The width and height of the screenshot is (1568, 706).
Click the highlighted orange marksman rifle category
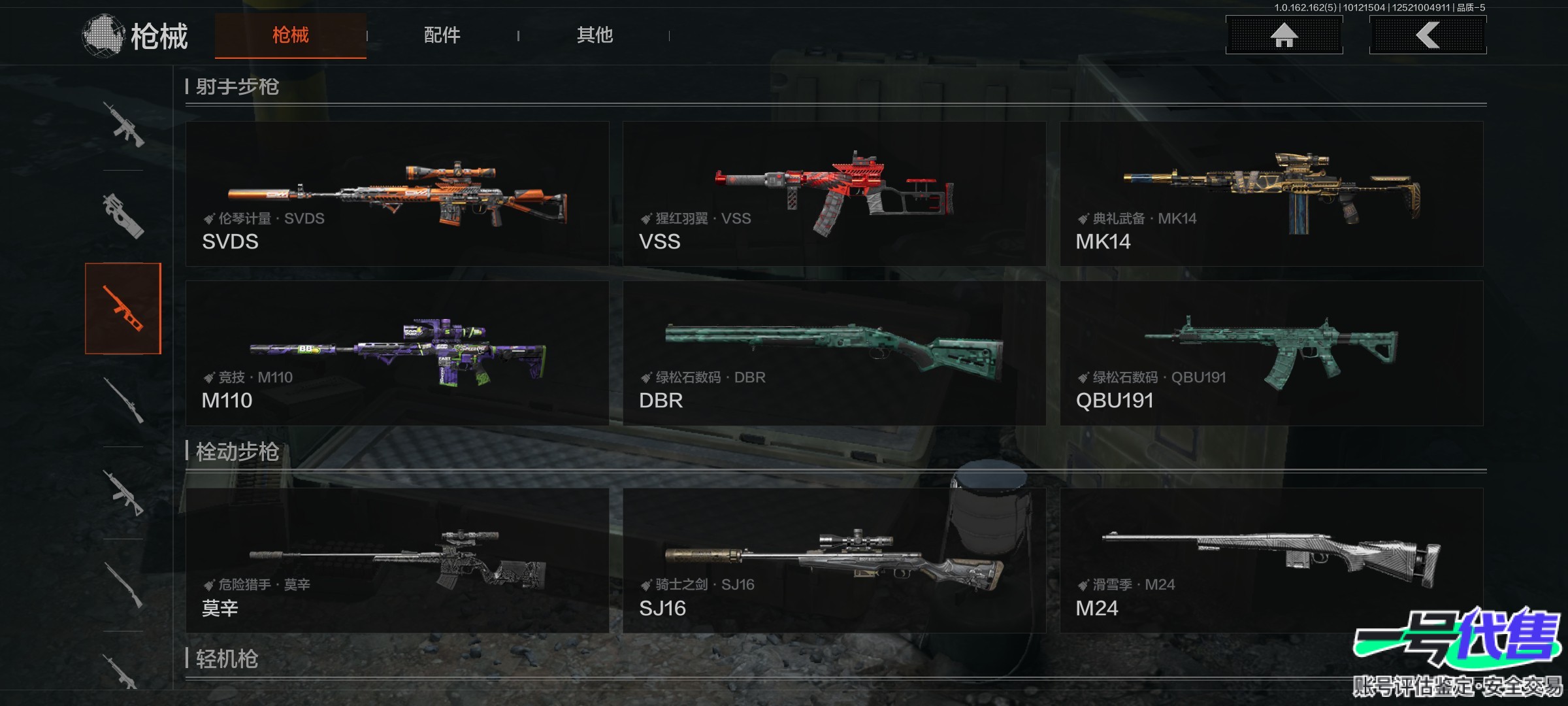coord(123,309)
